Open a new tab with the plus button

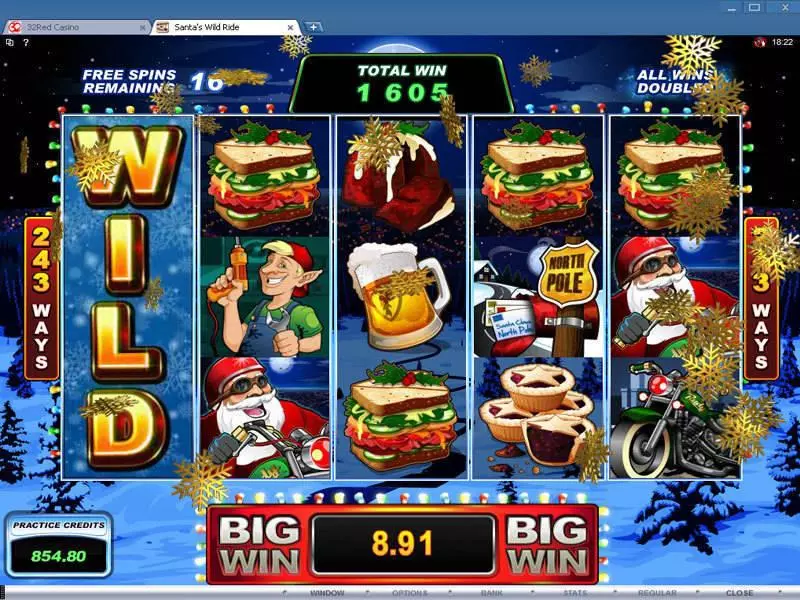pyautogui.click(x=313, y=27)
